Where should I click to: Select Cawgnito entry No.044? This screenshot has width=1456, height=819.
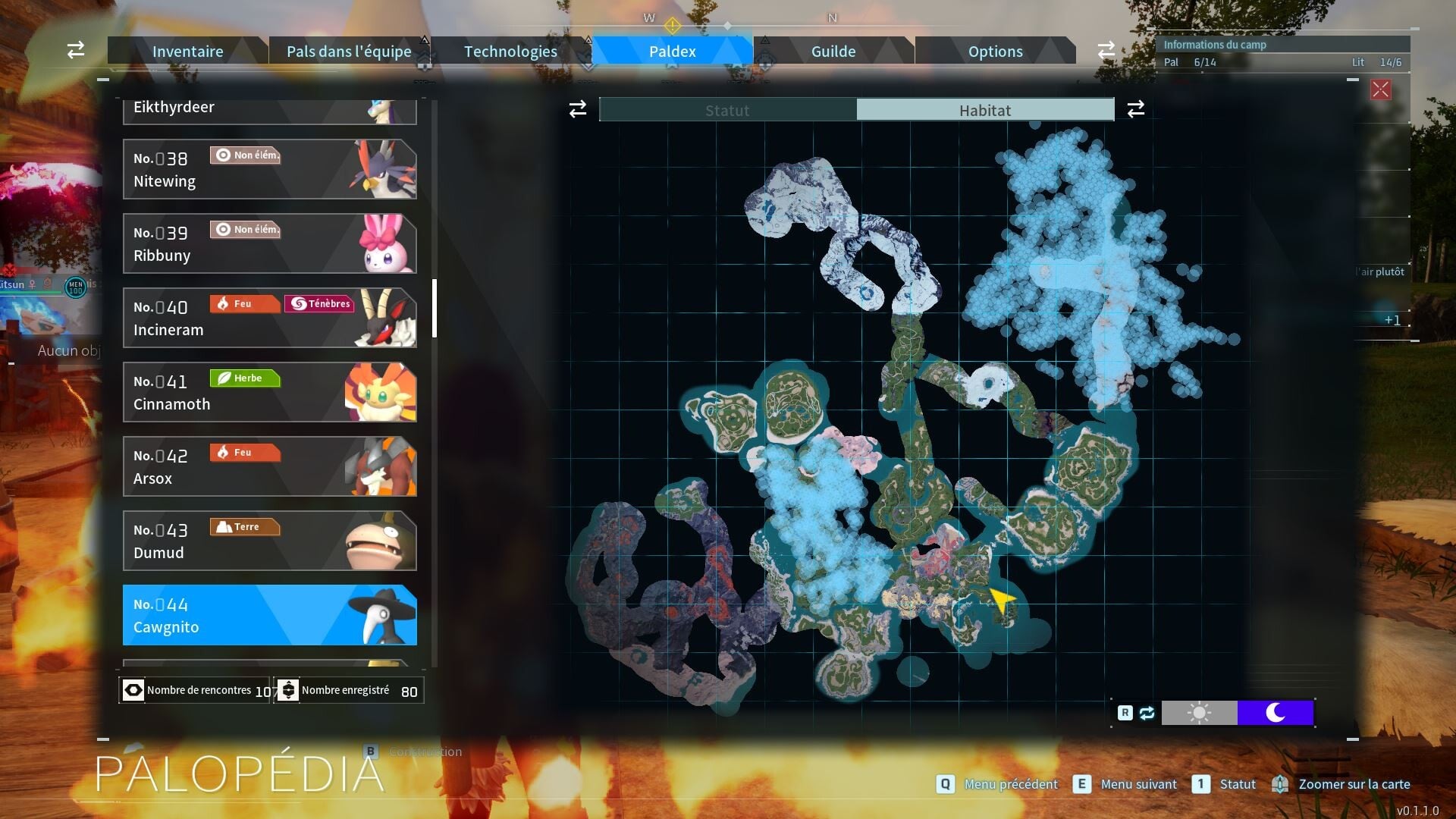(269, 615)
